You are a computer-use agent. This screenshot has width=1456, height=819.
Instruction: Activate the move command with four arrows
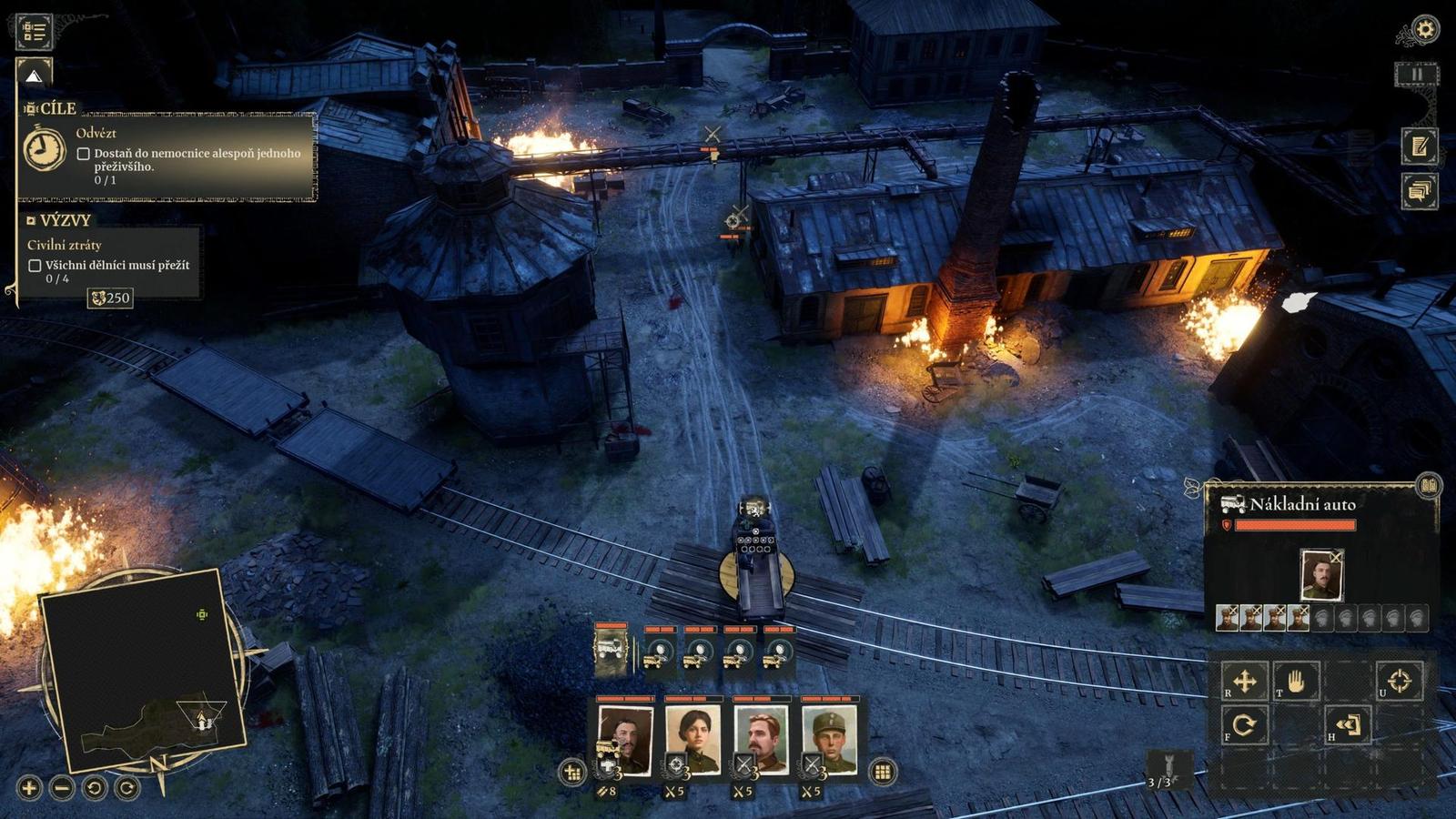1244,681
